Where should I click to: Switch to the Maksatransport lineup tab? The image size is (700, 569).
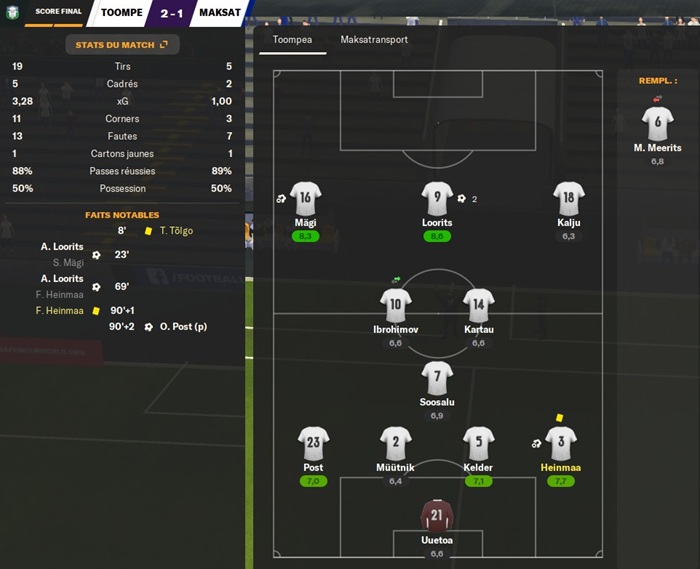374,40
